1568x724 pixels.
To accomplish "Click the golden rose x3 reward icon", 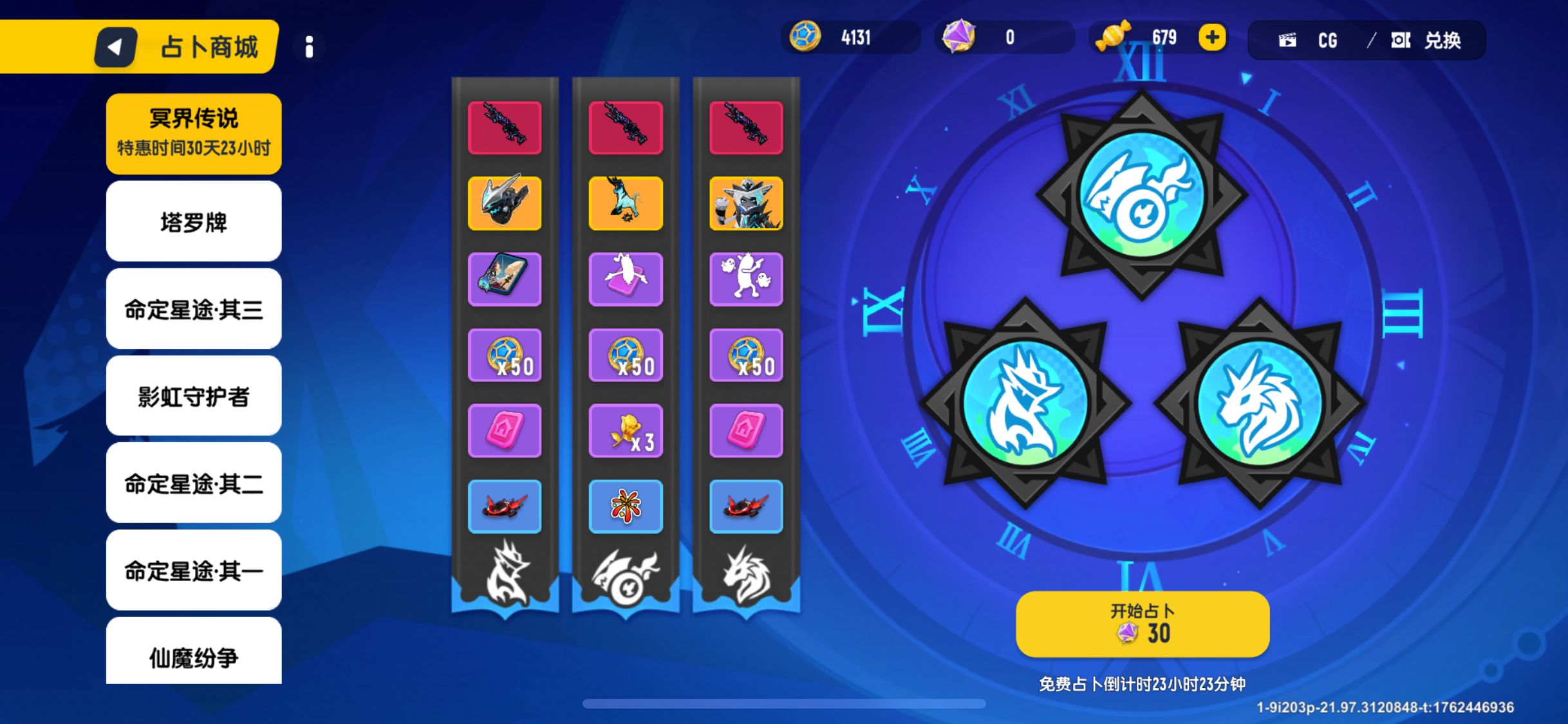I will coord(625,431).
